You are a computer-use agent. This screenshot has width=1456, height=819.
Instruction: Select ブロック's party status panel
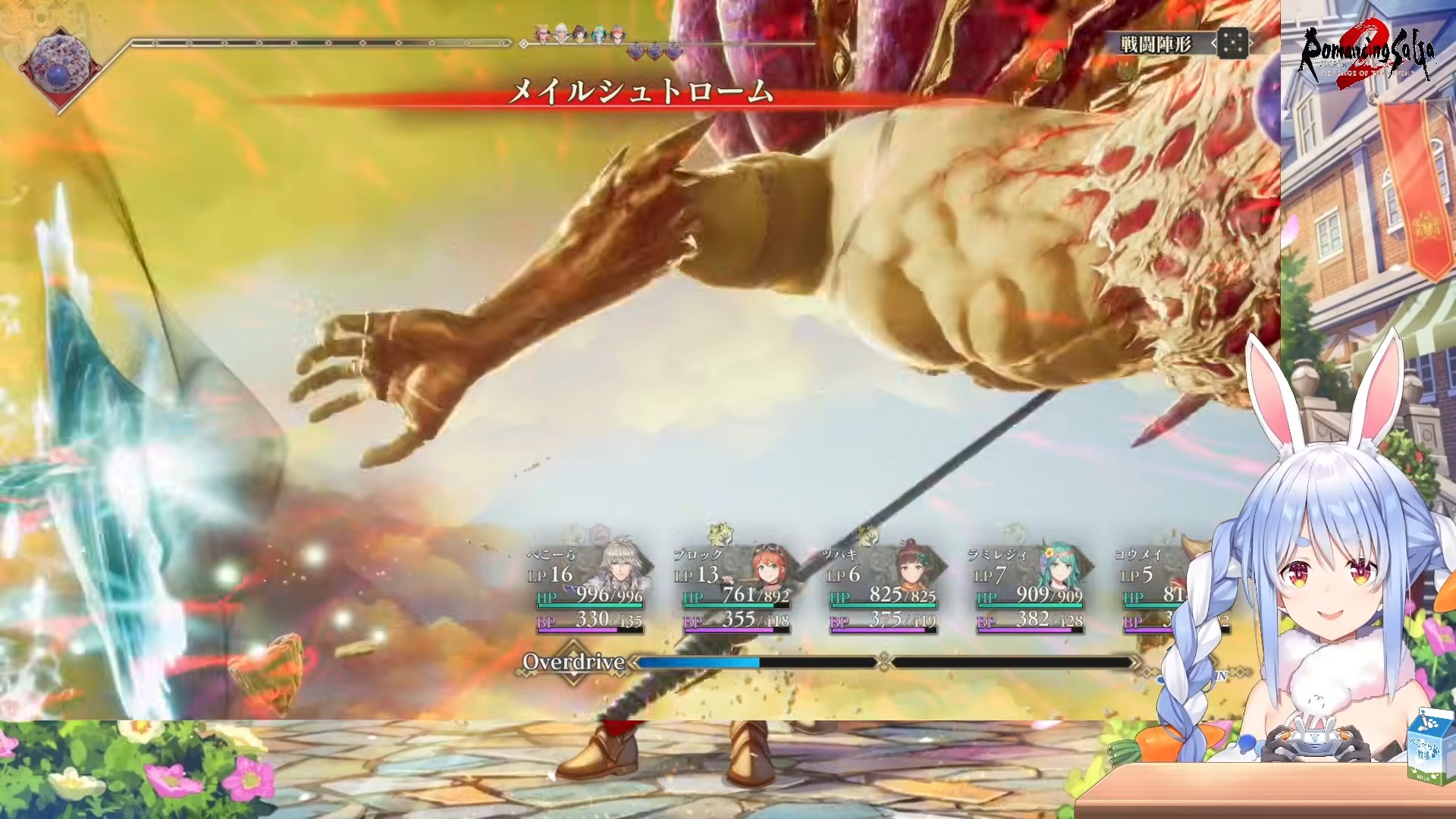click(735, 590)
